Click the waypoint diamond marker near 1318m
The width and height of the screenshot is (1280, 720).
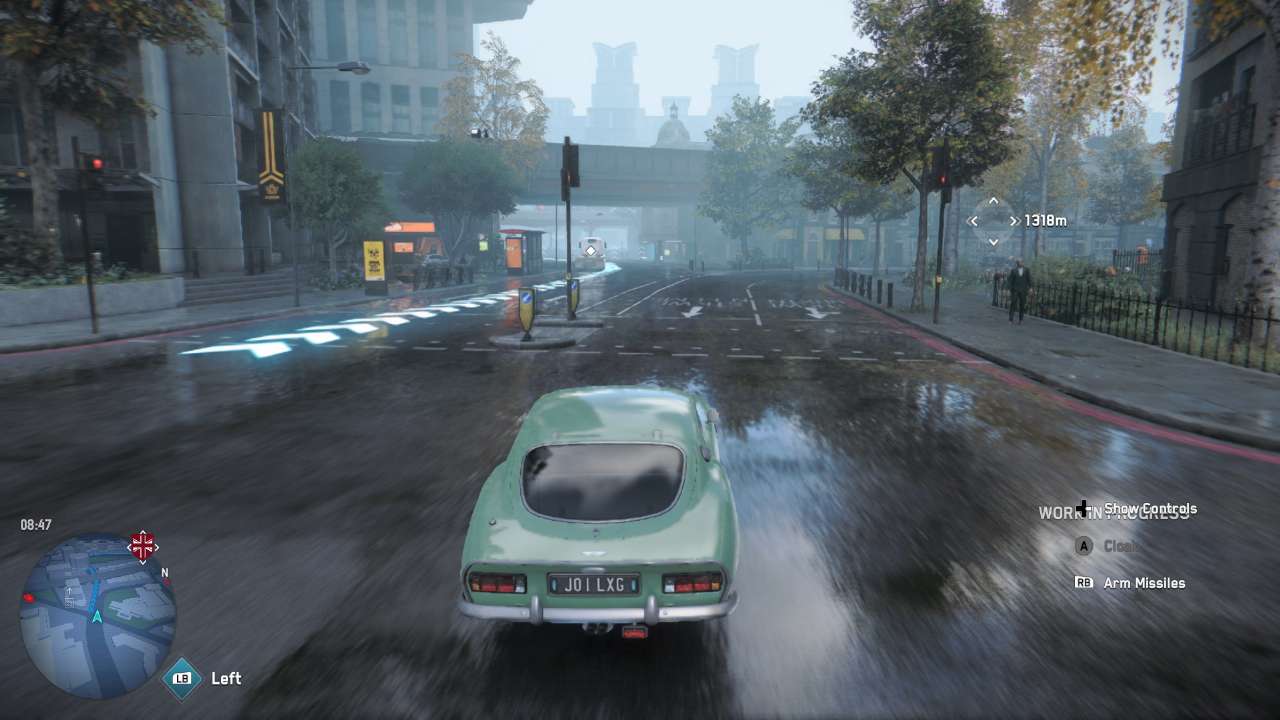click(x=993, y=220)
